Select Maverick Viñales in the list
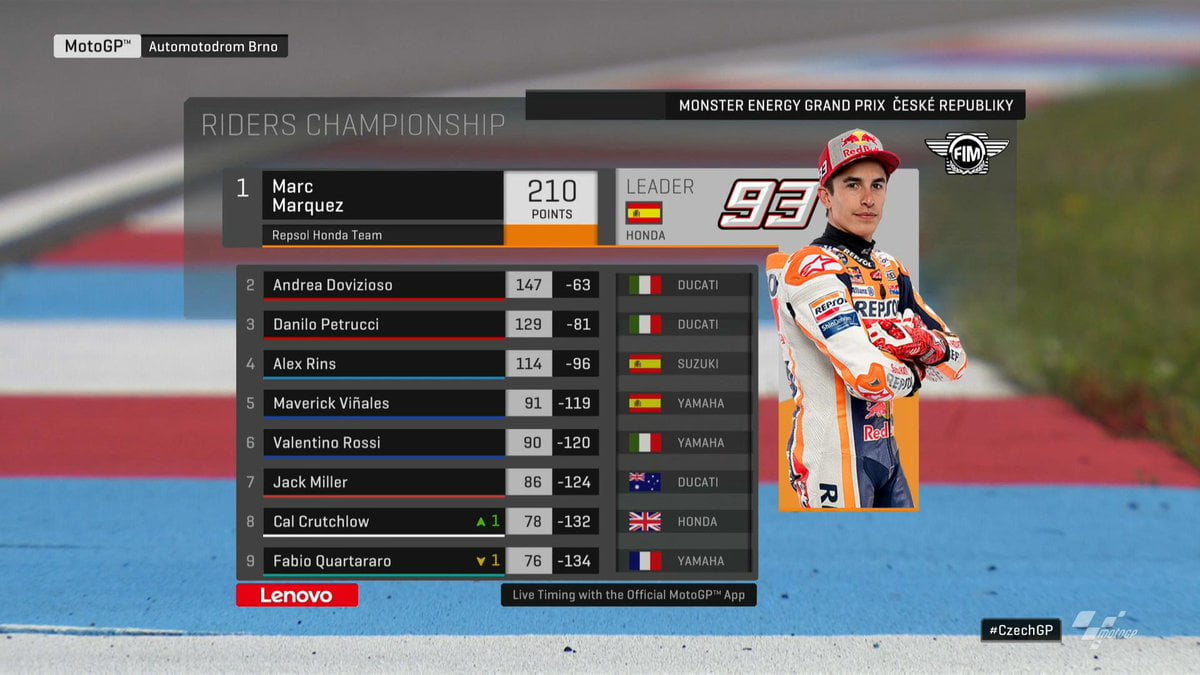 pos(383,403)
